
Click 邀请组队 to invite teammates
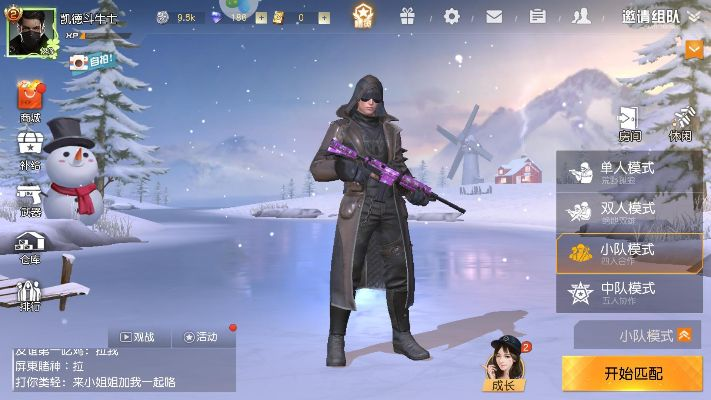pyautogui.click(x=650, y=16)
